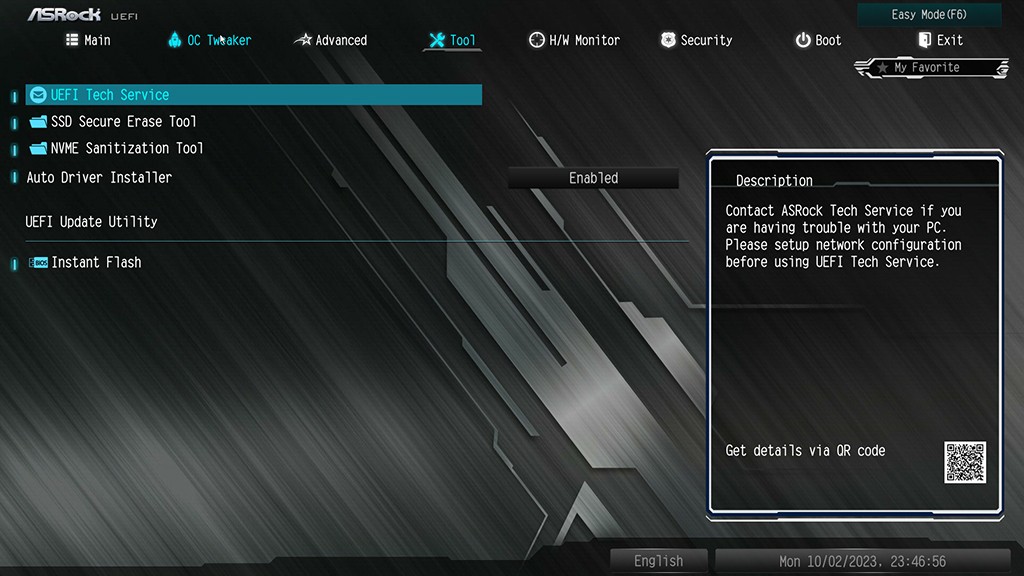Open the H/W Monitor tab
1024x576 pixels.
(x=574, y=40)
